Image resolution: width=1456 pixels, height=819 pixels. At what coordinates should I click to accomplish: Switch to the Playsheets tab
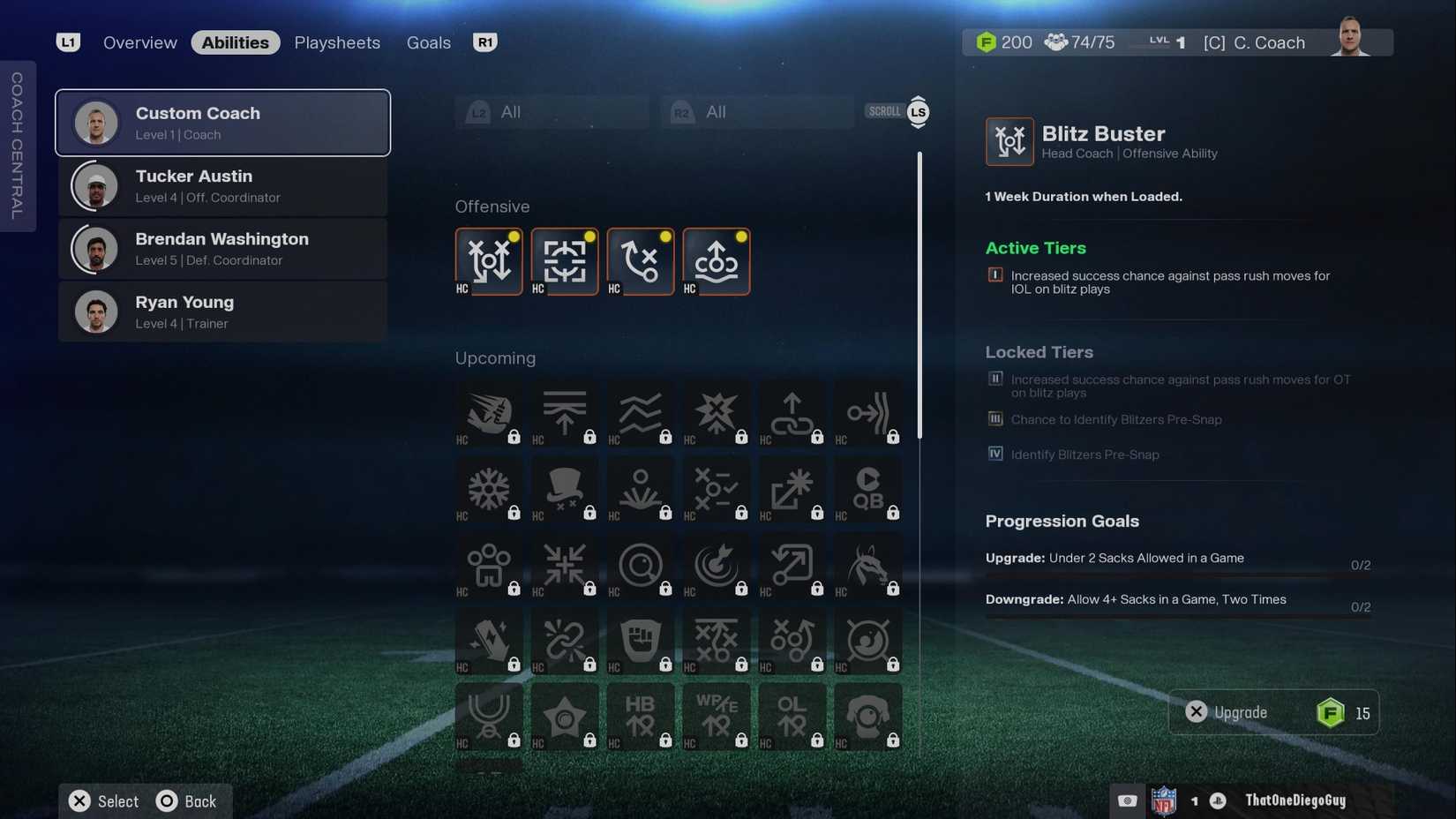tap(337, 41)
